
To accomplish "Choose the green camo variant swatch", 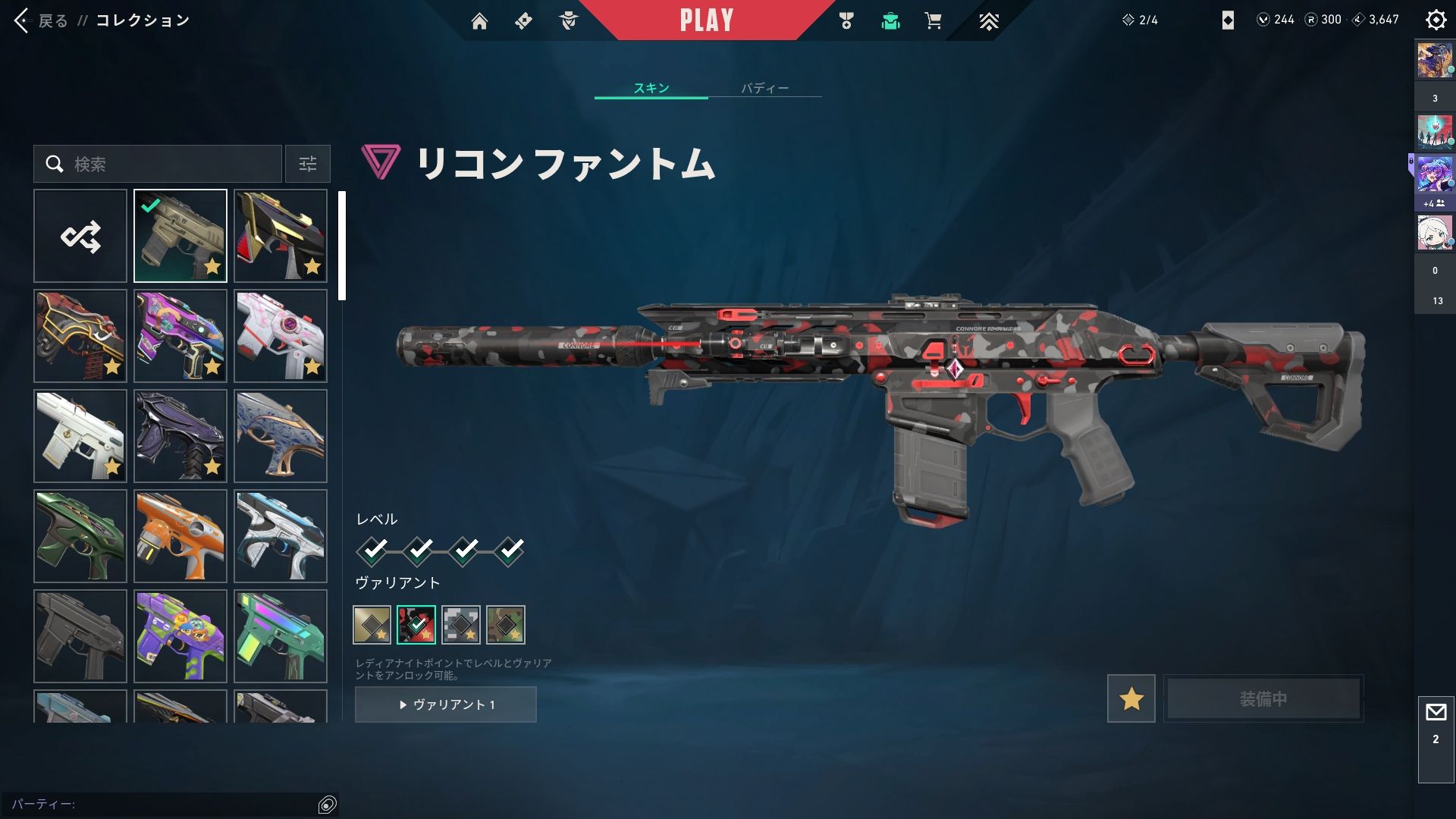I will [x=506, y=625].
